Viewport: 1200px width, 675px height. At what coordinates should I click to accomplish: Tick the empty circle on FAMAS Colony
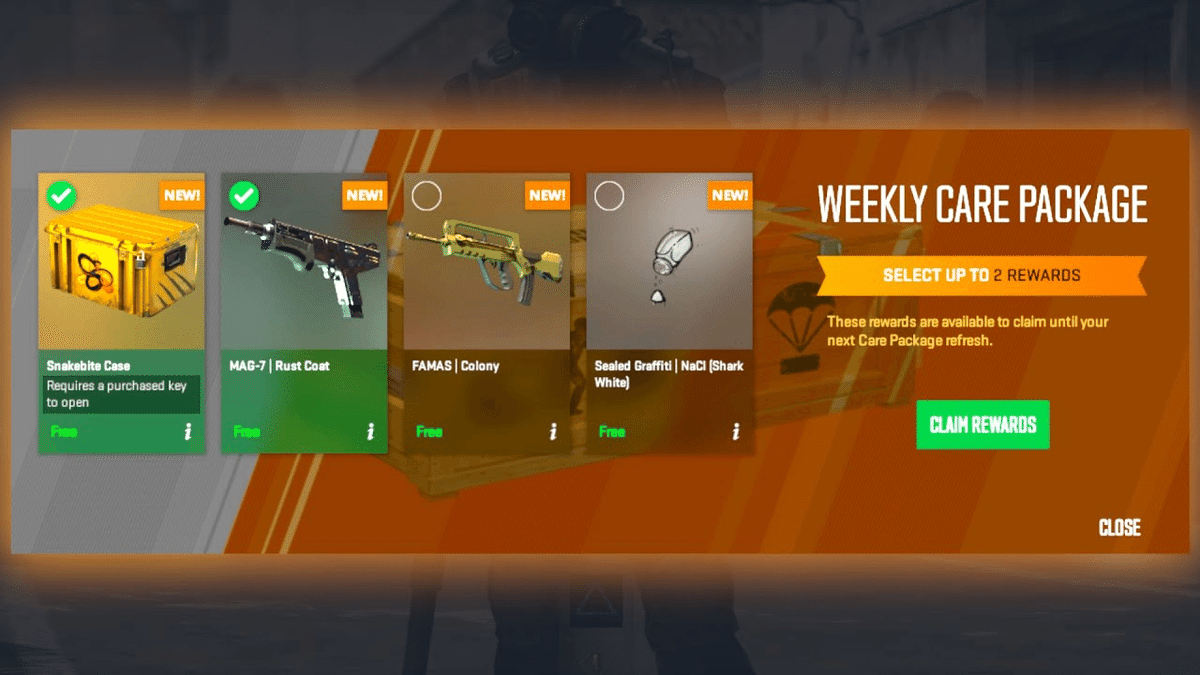pyautogui.click(x=427, y=197)
